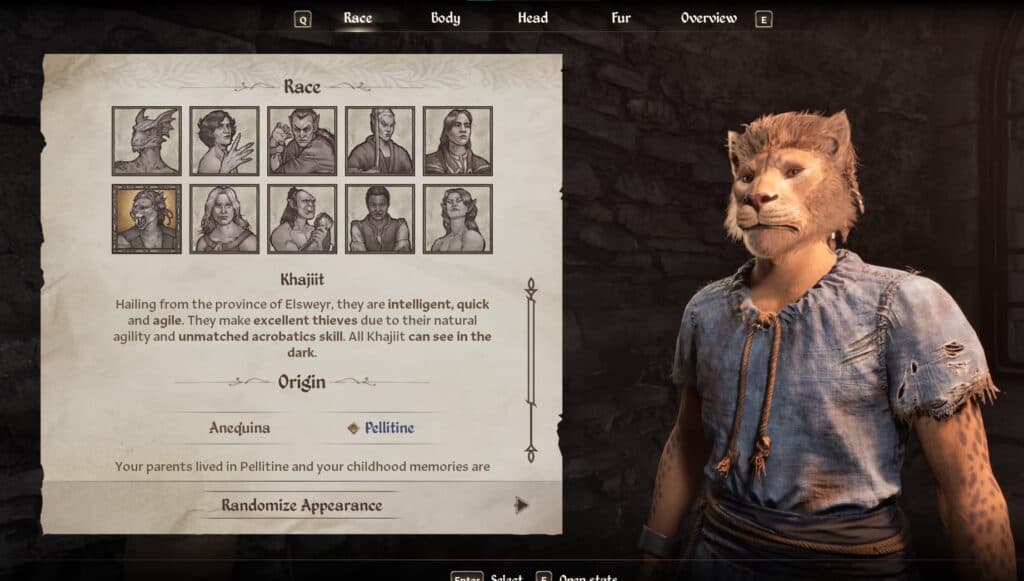Select the Redguard race portrait
Viewport: 1024px width, 581px height.
tap(380, 218)
